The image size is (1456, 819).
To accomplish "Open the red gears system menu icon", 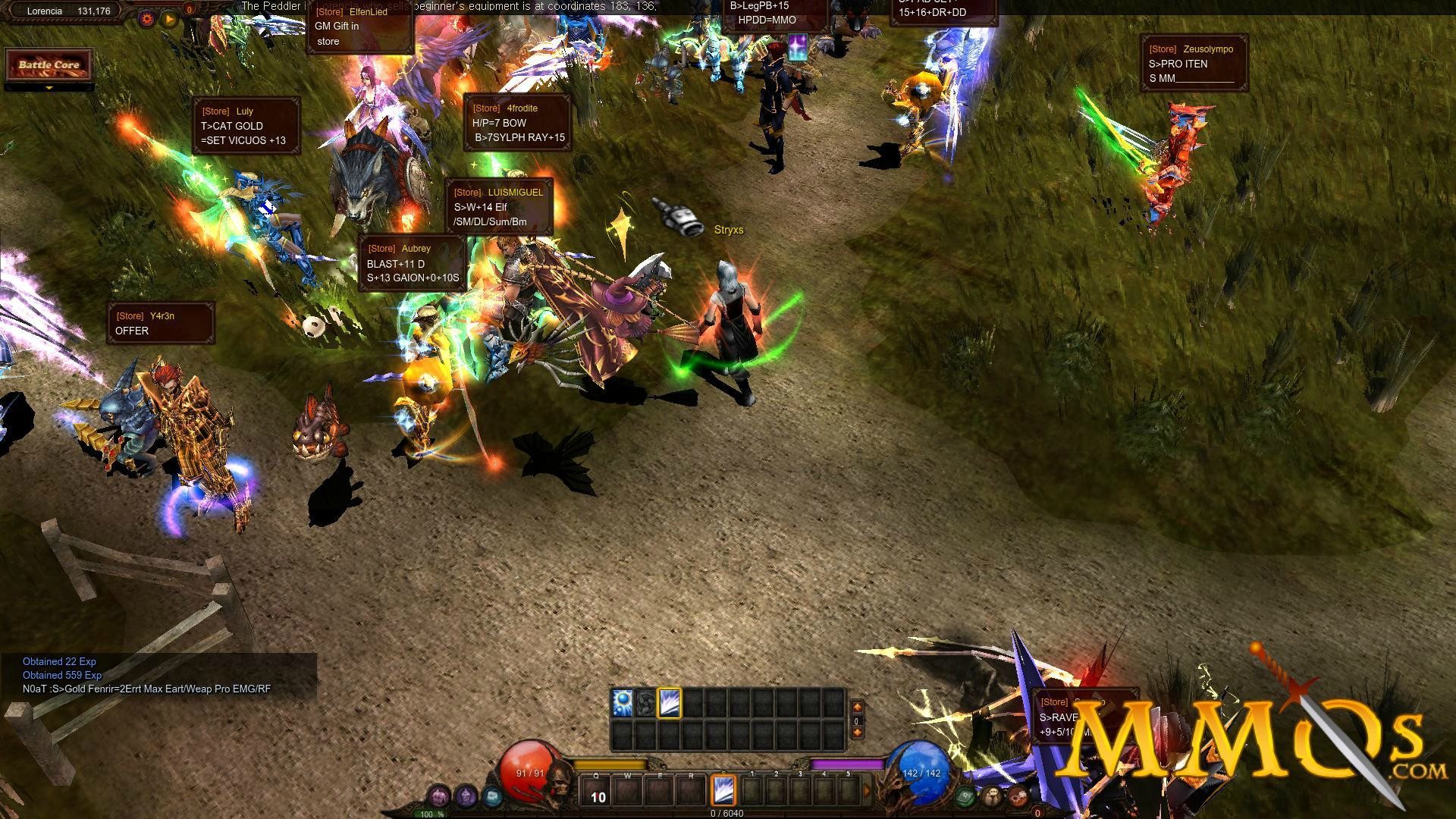I will 1018,796.
